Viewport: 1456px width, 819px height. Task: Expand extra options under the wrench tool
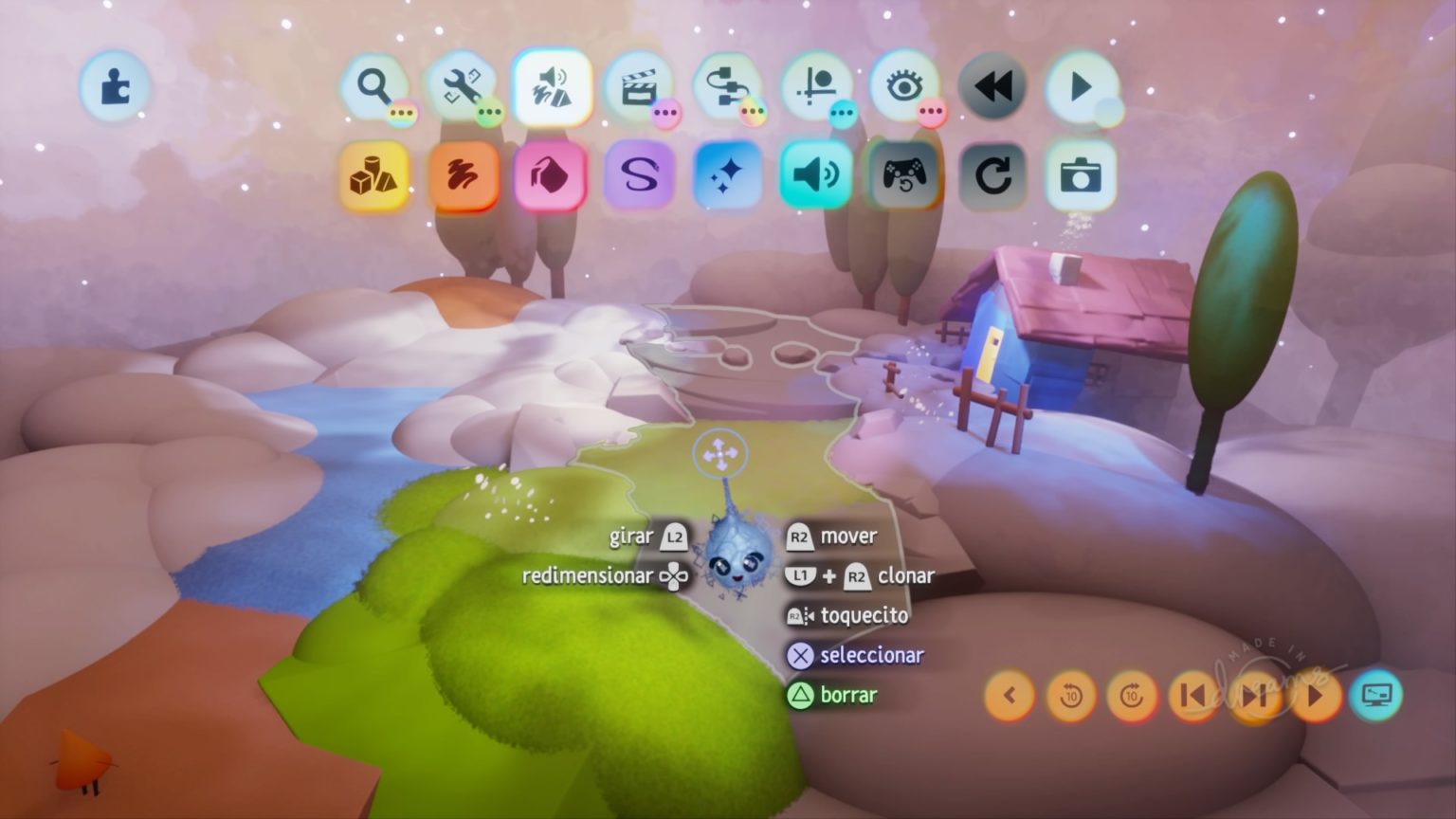[487, 113]
